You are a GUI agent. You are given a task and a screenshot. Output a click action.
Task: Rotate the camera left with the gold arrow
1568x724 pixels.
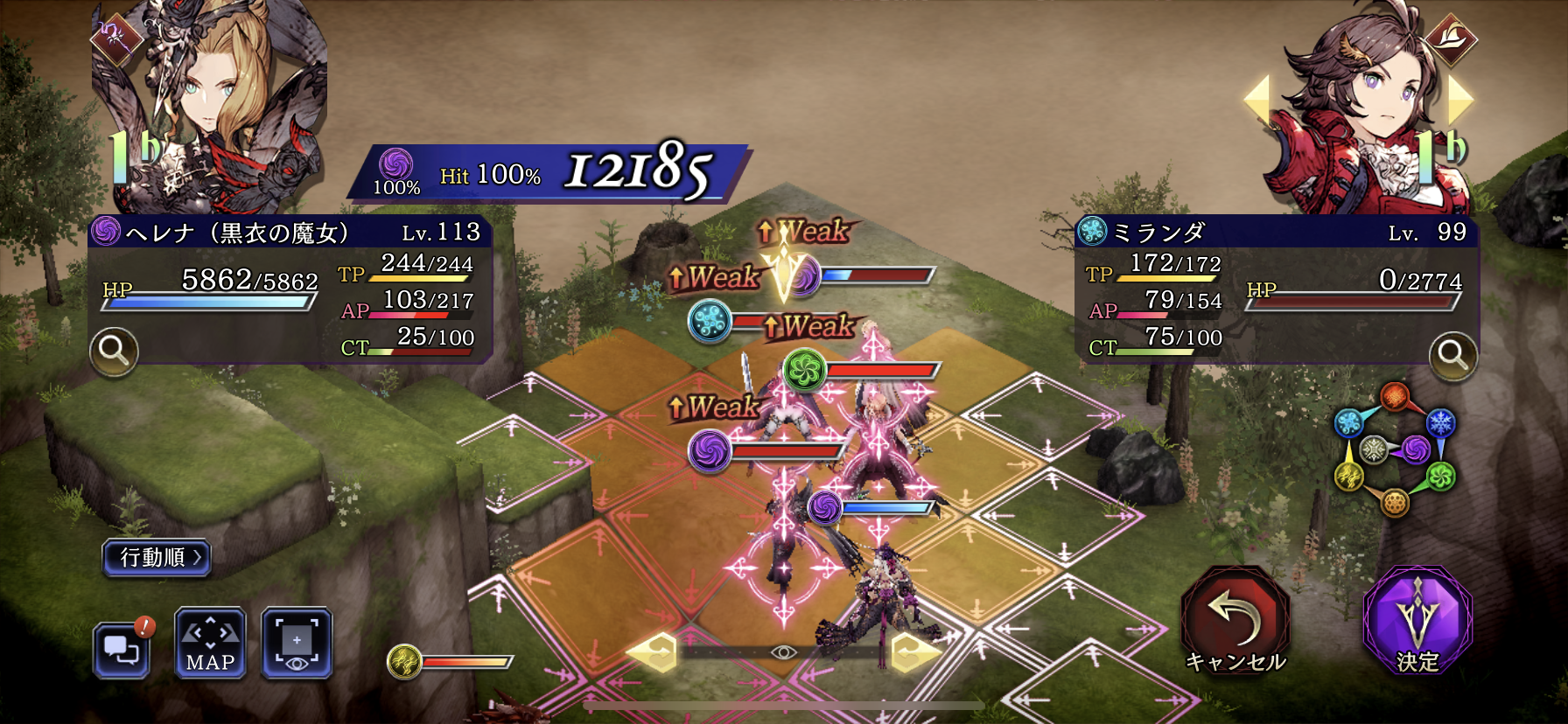(x=651, y=652)
